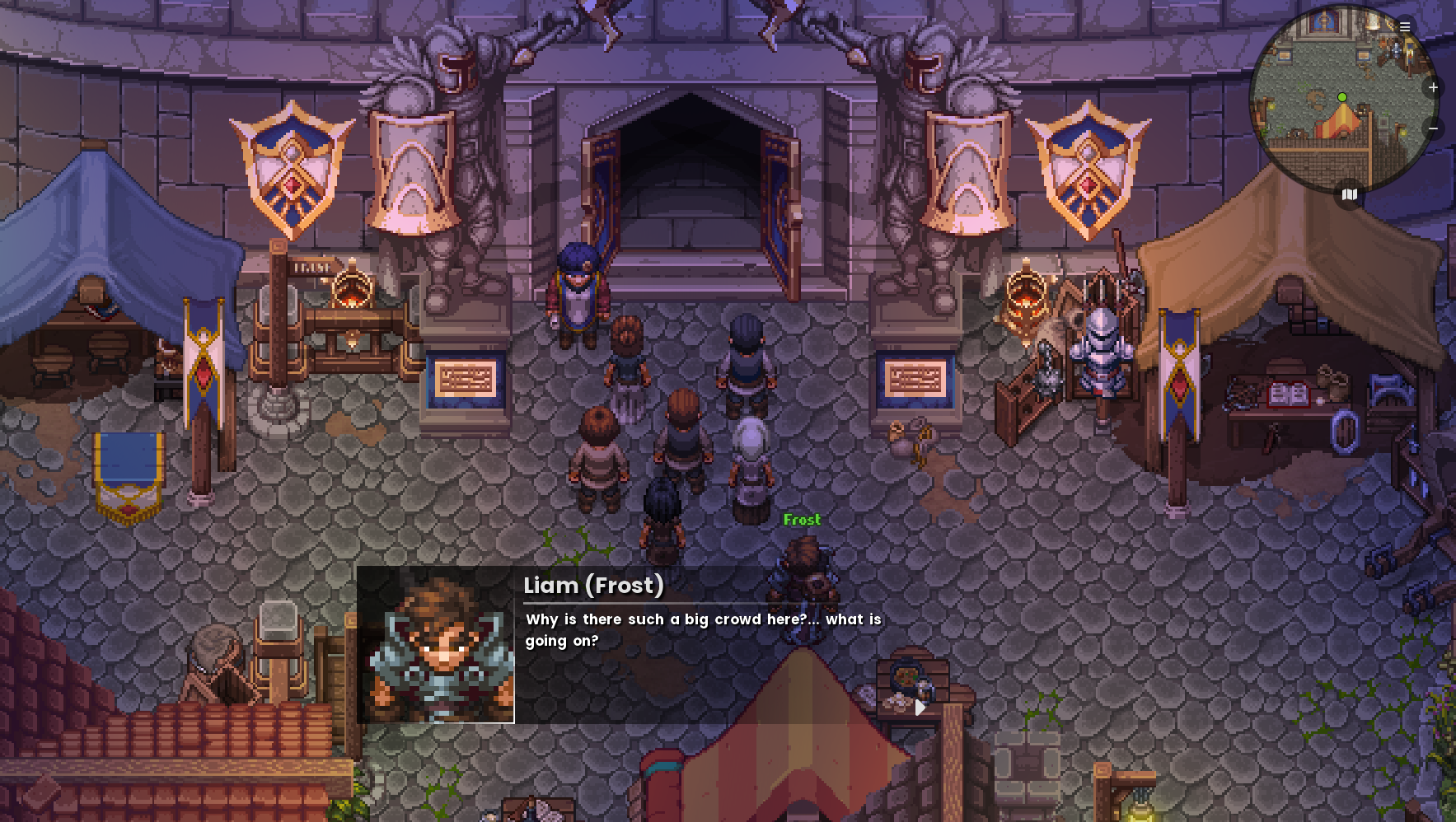
Task: Open the world map from folded-map icon
Action: (x=1349, y=195)
